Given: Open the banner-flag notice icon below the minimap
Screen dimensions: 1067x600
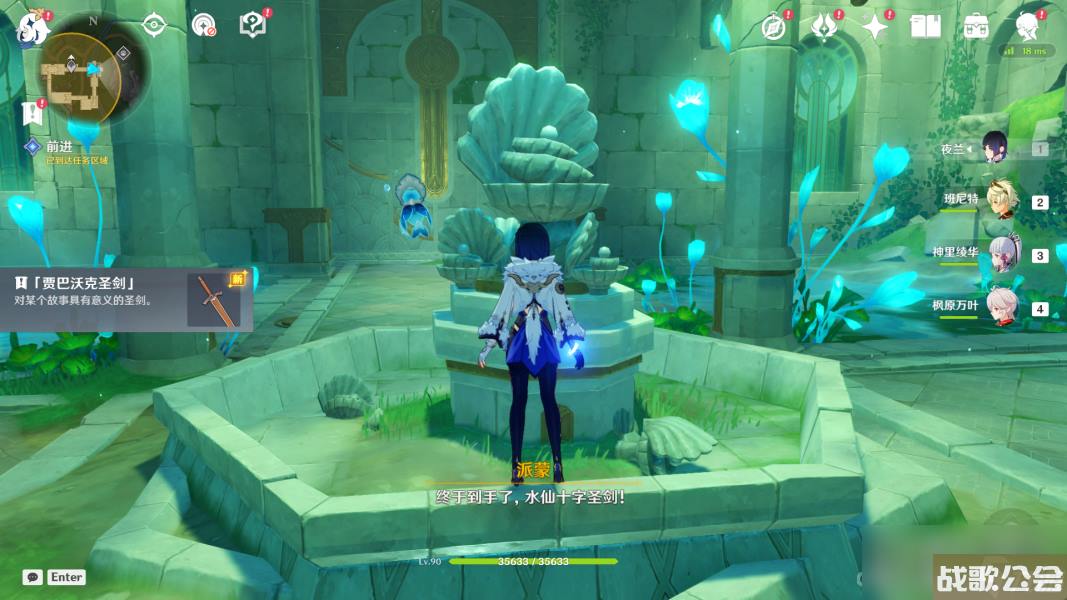Looking at the screenshot, I should coord(31,114).
